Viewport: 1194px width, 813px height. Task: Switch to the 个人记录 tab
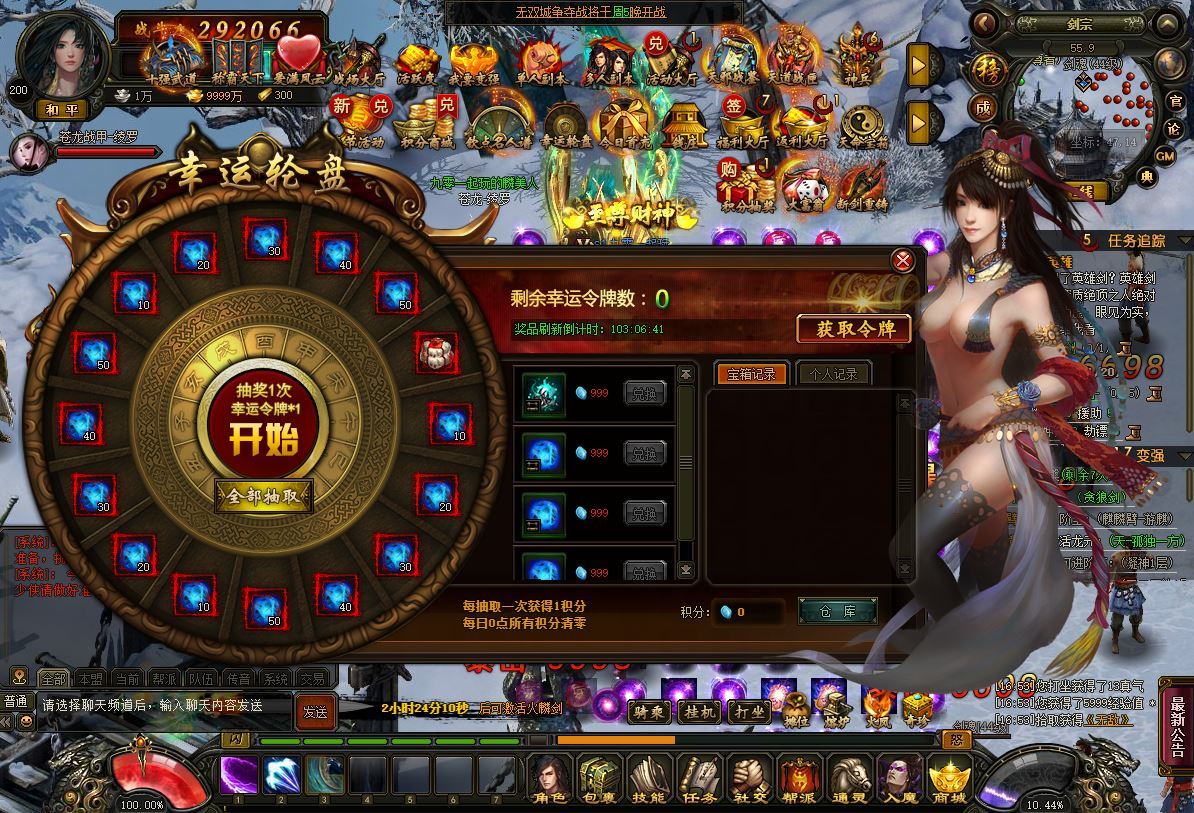coord(834,374)
